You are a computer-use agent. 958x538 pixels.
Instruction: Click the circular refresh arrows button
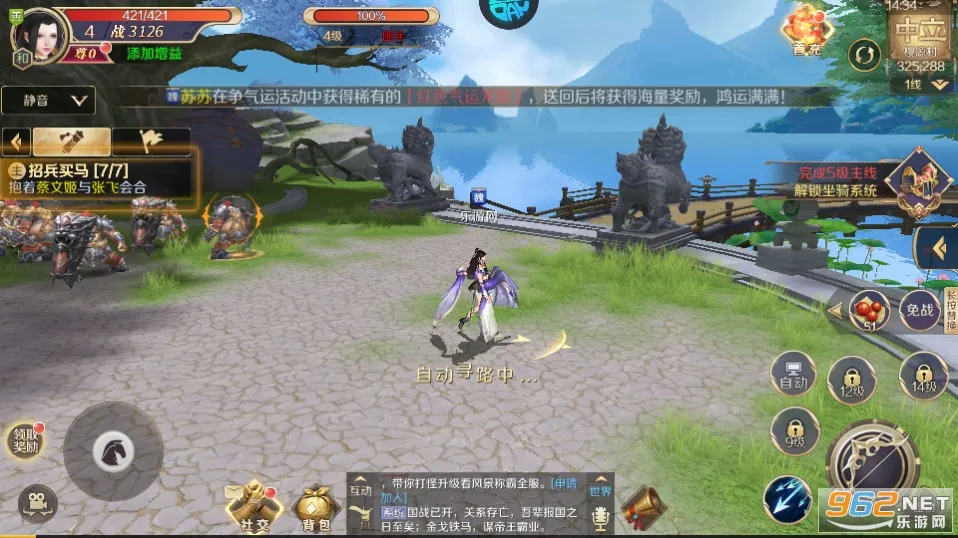point(862,54)
